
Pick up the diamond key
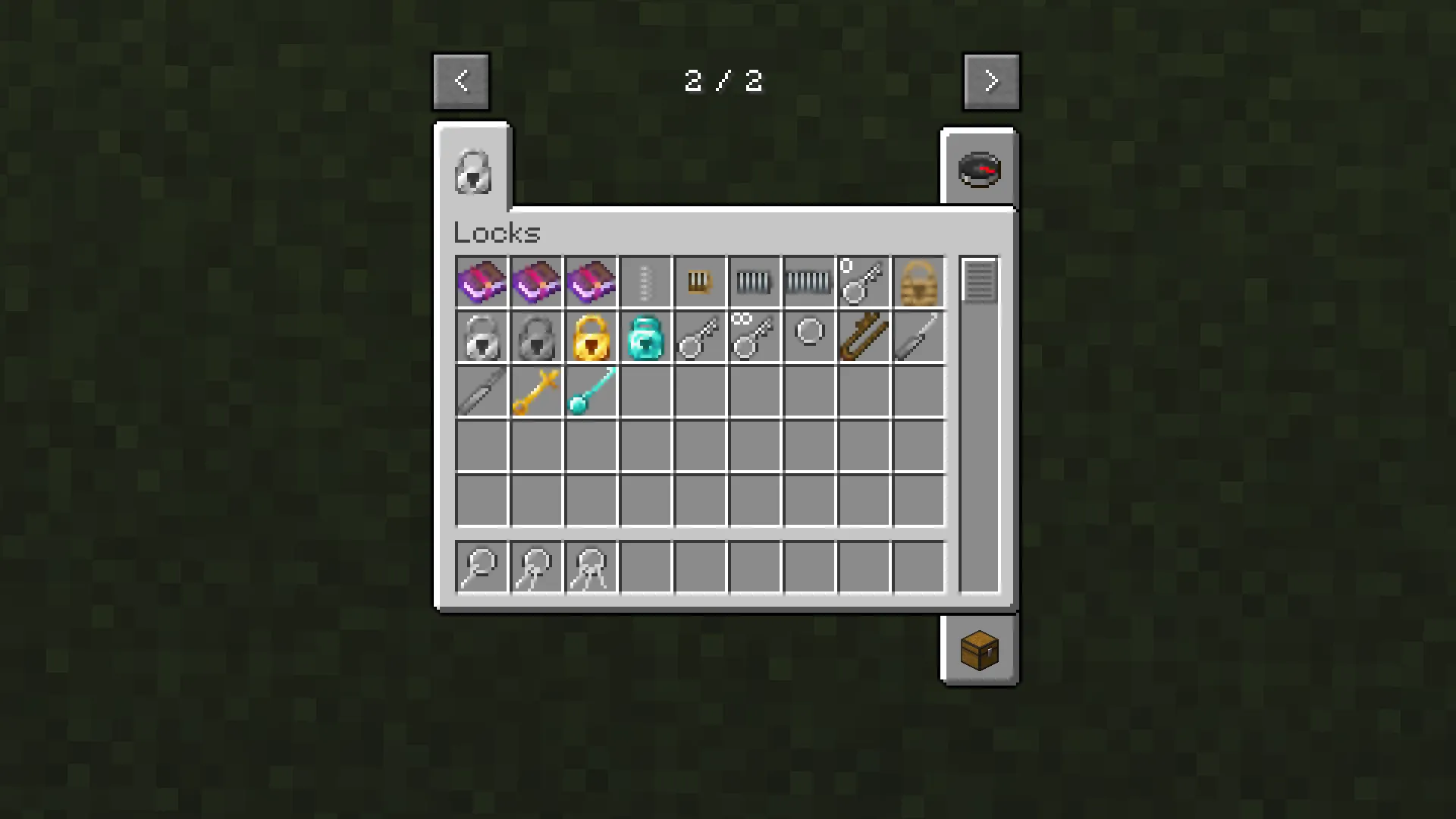(591, 391)
